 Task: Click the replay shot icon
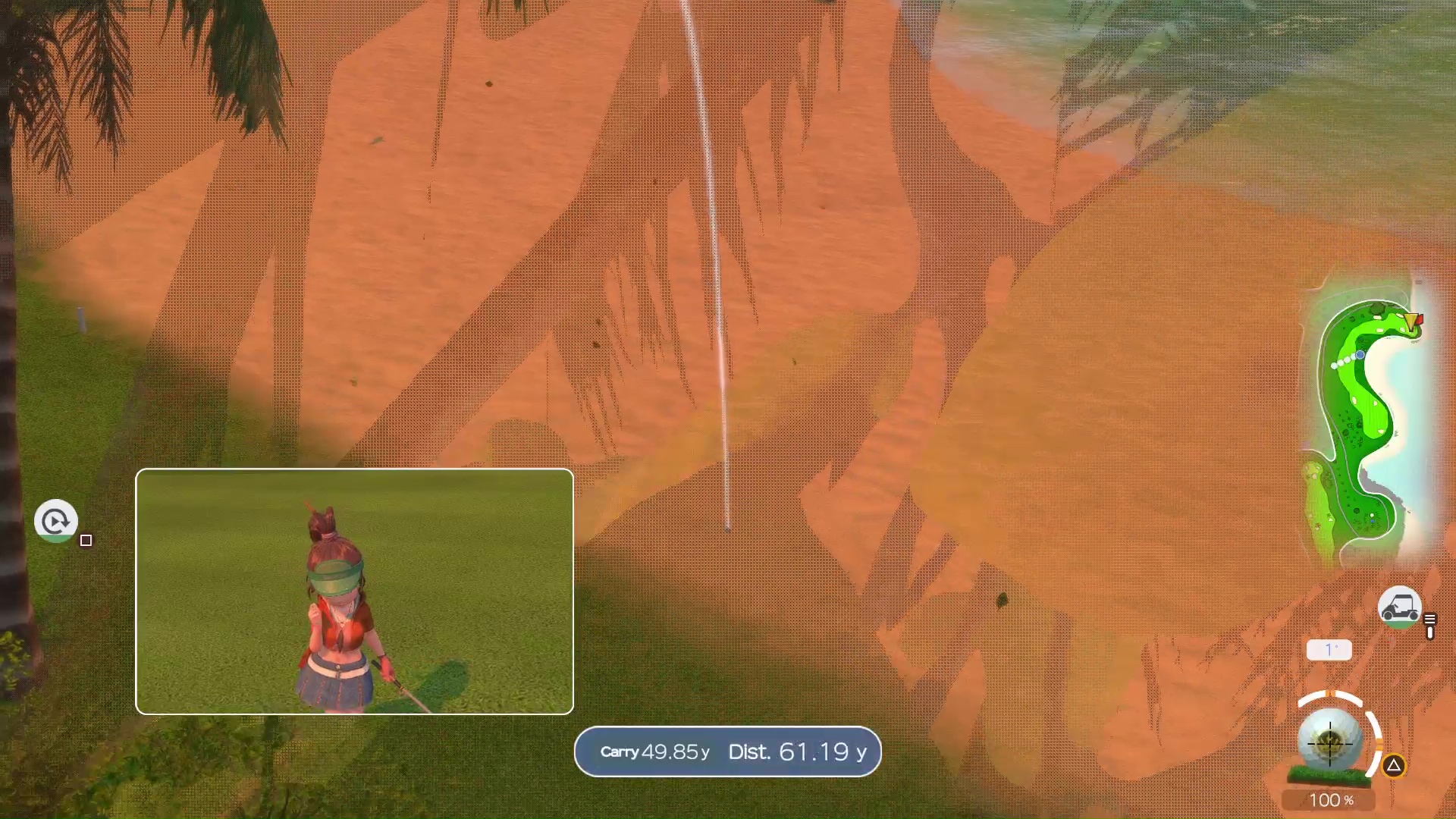click(x=55, y=521)
